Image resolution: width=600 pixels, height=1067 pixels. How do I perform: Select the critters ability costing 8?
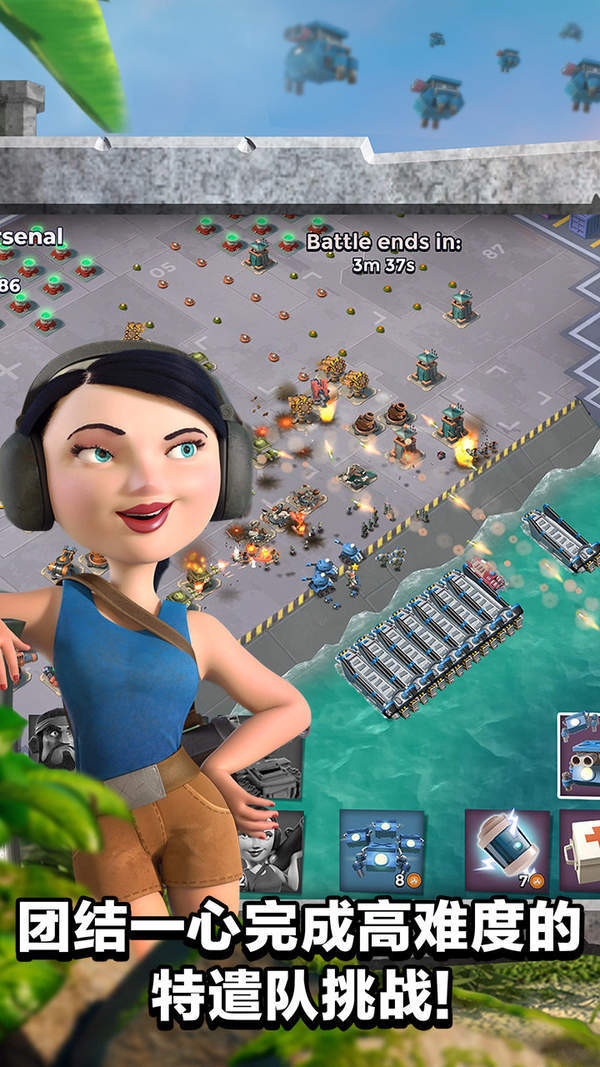(x=381, y=849)
